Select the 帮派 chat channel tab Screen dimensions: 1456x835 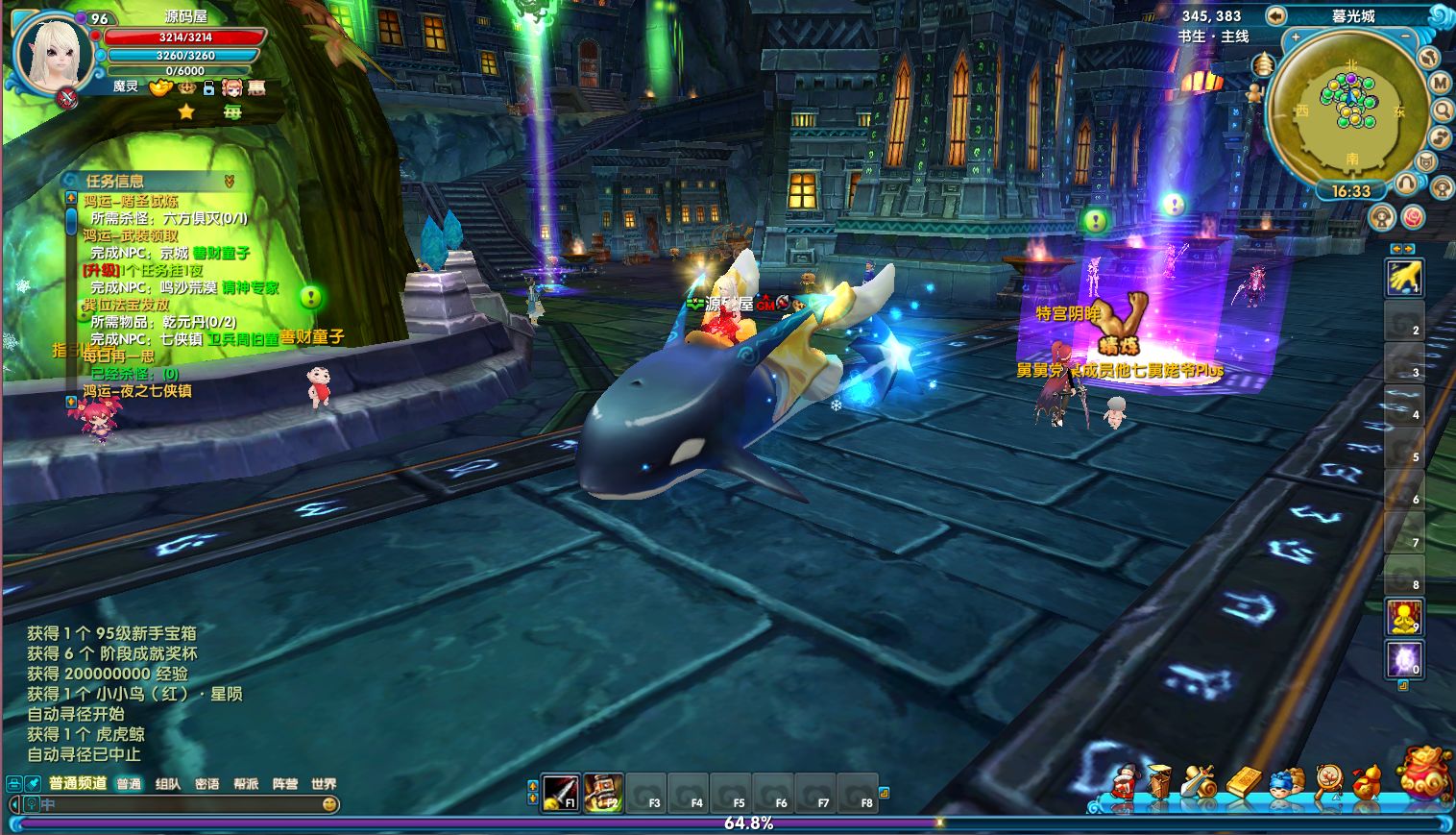[x=246, y=784]
